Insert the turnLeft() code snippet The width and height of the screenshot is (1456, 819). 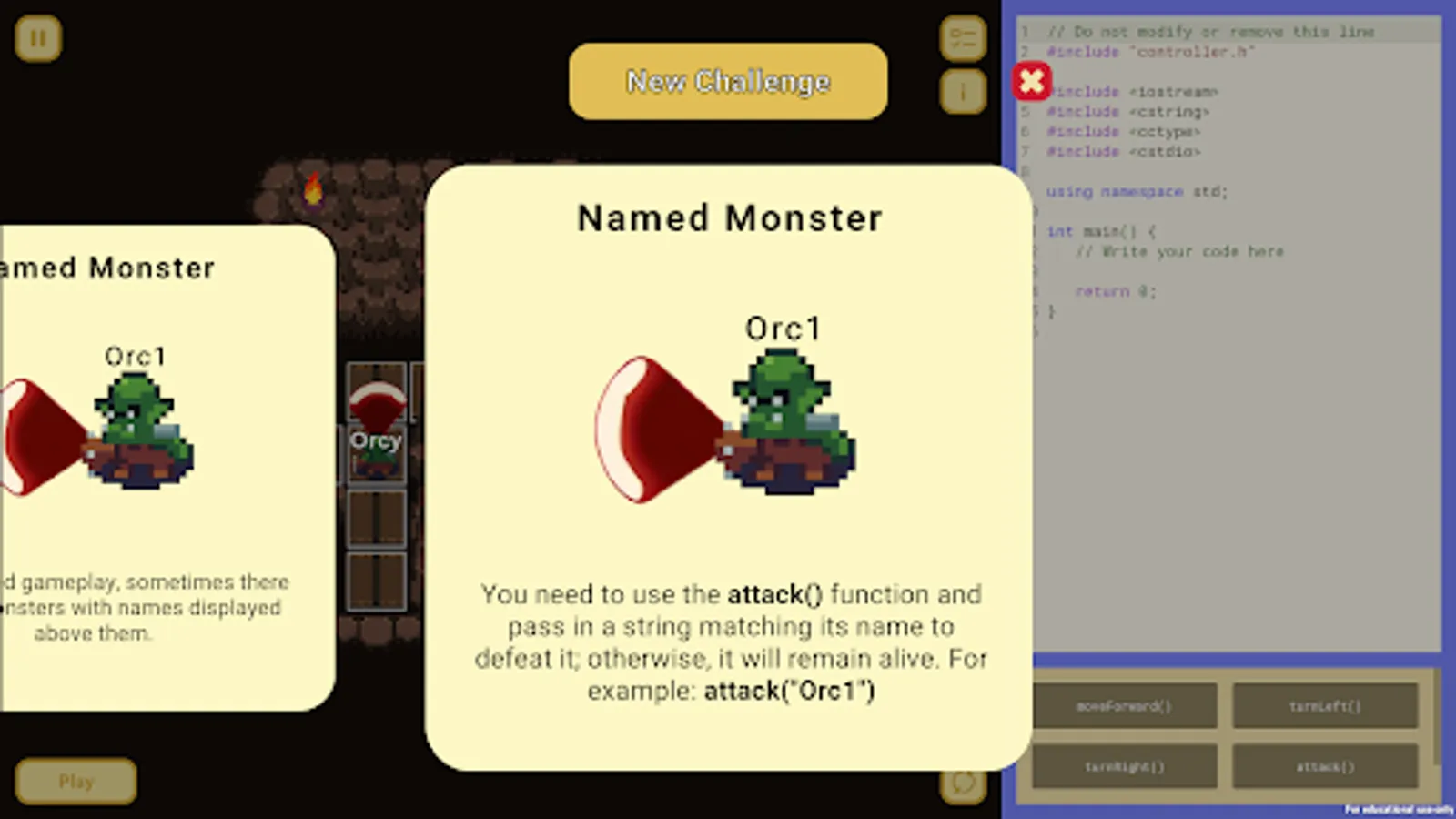coord(1326,706)
